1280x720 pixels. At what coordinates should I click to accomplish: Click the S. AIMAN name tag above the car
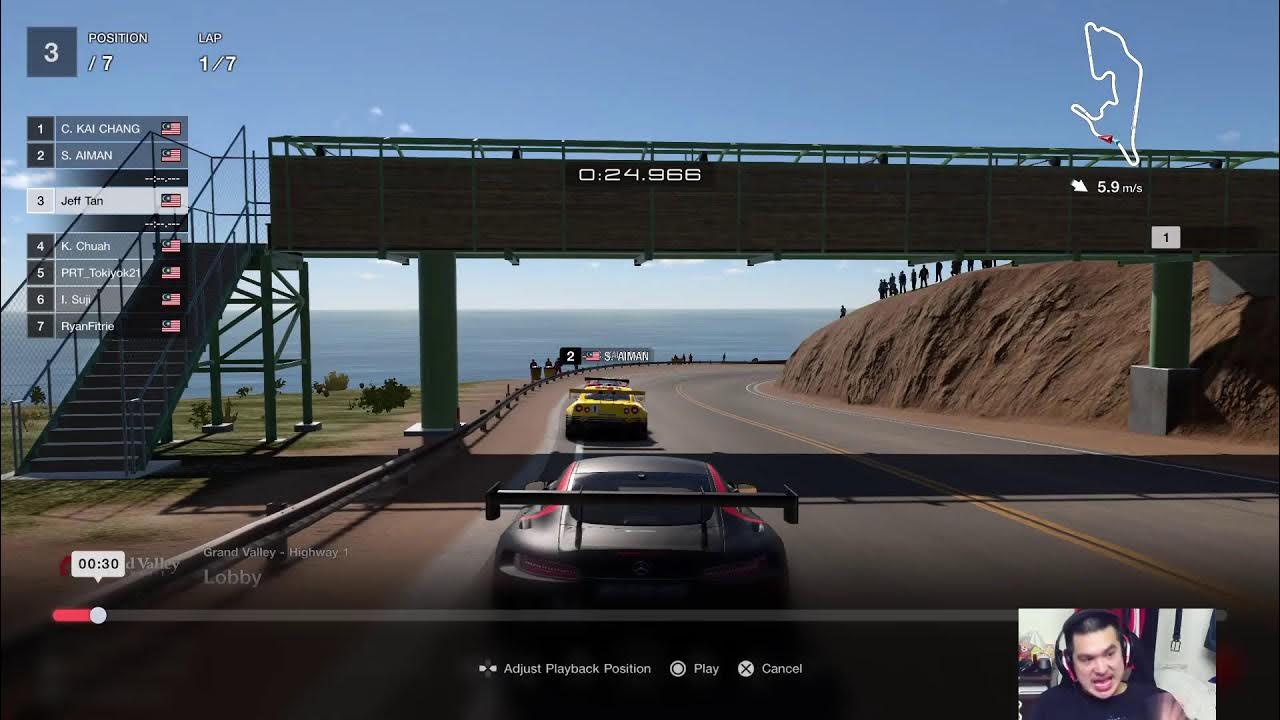(x=610, y=354)
